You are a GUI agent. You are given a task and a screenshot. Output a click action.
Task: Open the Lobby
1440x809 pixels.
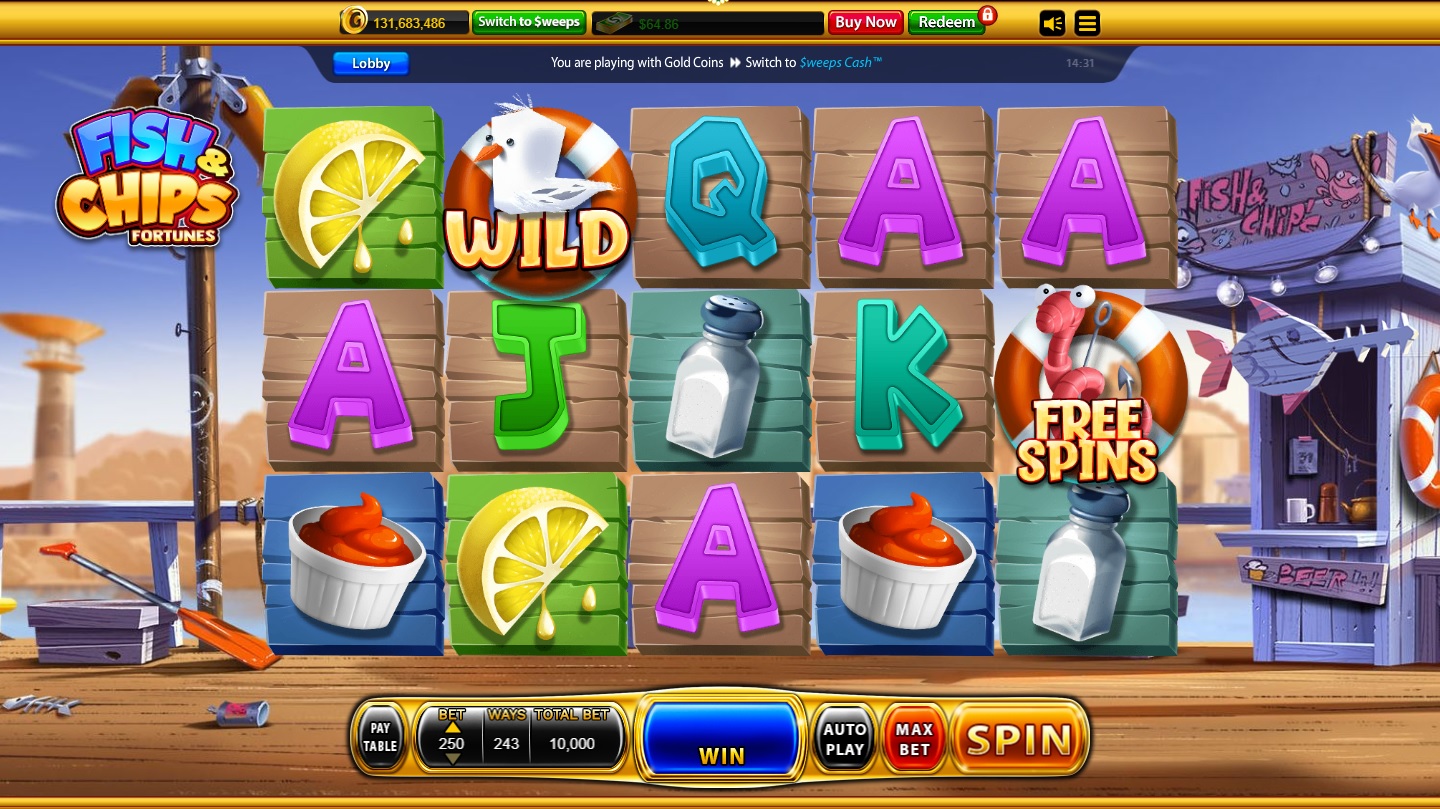click(371, 63)
